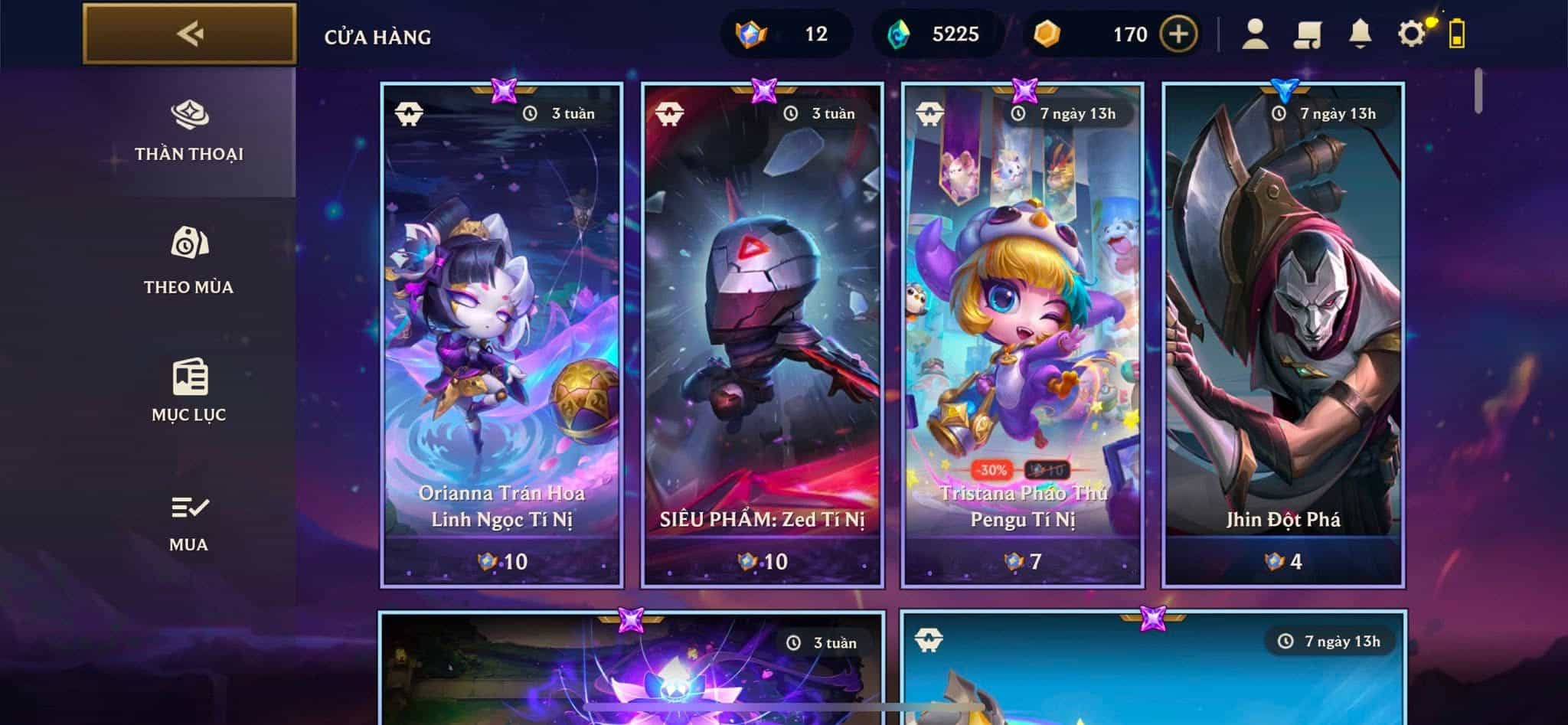Open settings with the gear icon
The width and height of the screenshot is (1568, 725).
pyautogui.click(x=1411, y=34)
